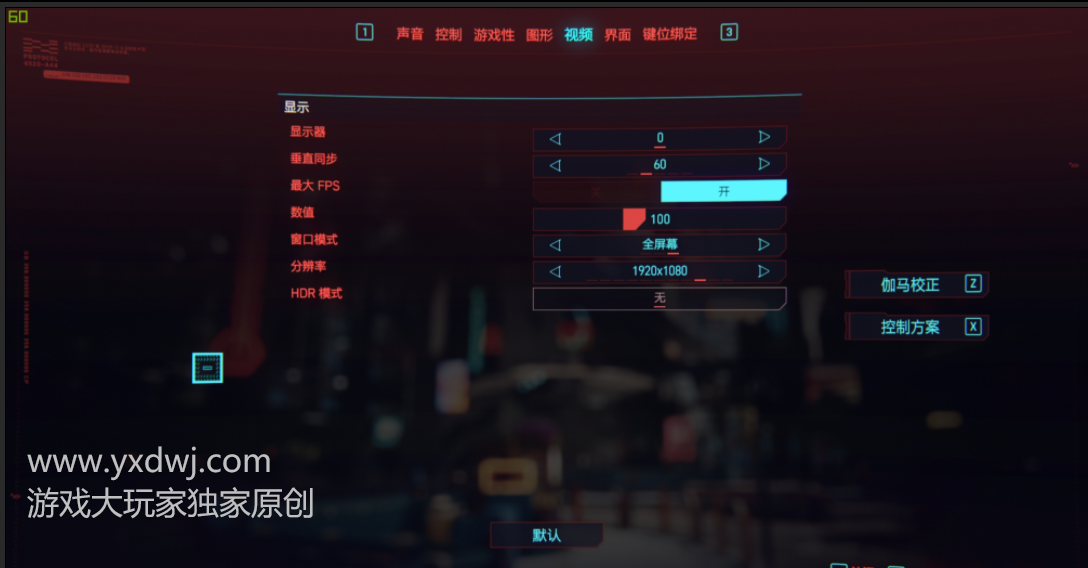Switch to the 声音 (Sound) tab

pyautogui.click(x=410, y=34)
